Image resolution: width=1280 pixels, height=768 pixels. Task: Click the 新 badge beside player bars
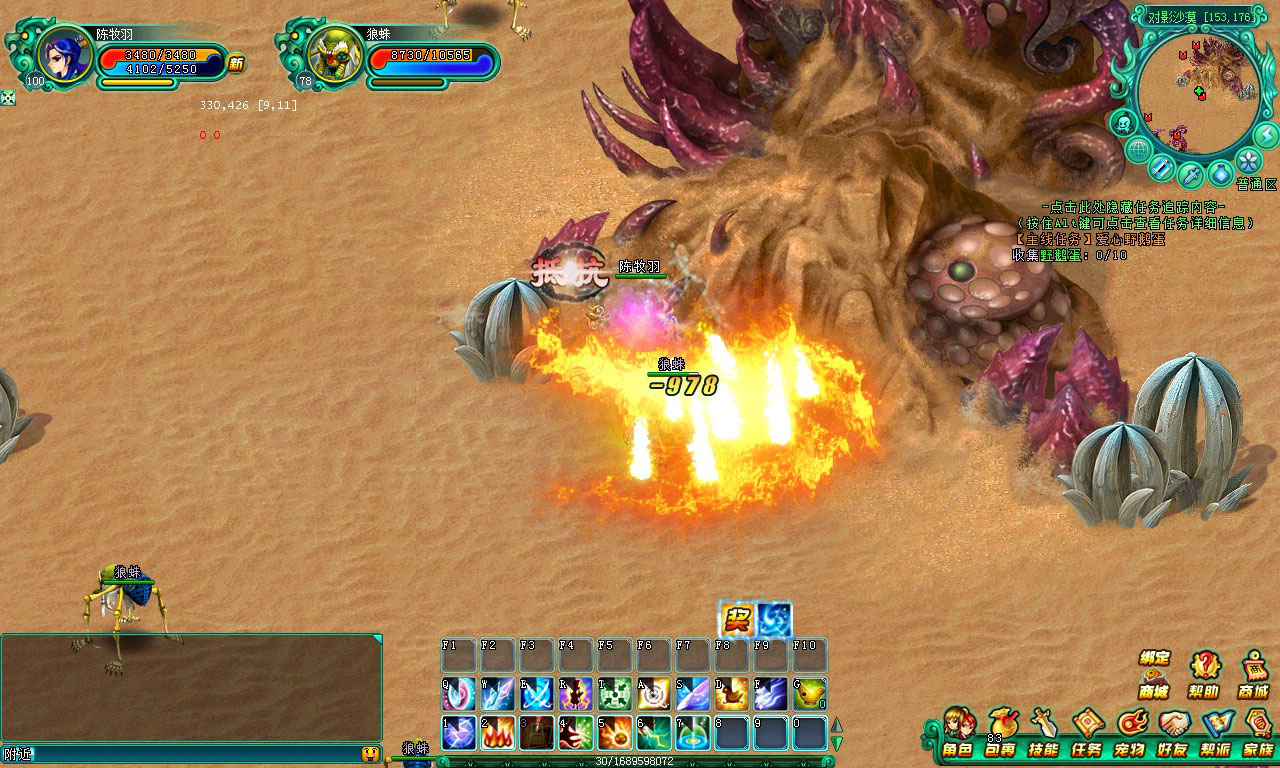(x=236, y=64)
